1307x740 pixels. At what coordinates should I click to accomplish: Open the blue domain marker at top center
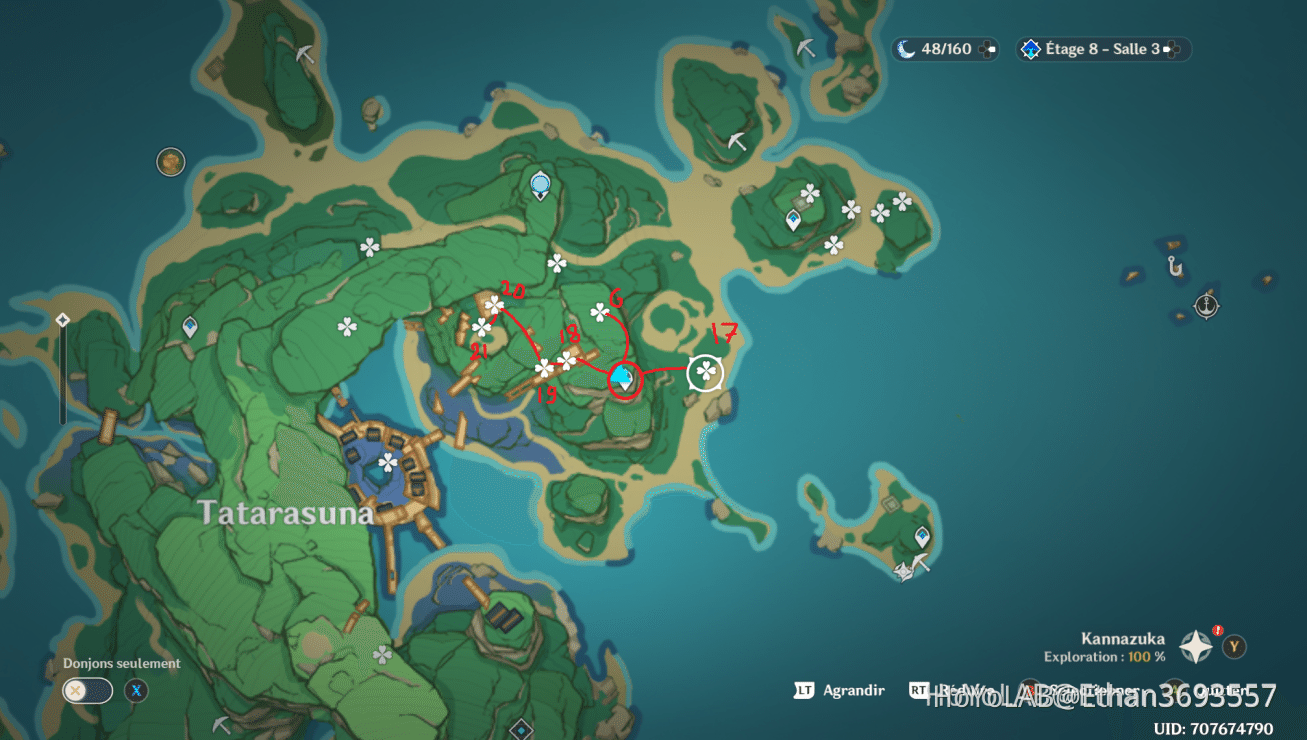click(x=539, y=184)
